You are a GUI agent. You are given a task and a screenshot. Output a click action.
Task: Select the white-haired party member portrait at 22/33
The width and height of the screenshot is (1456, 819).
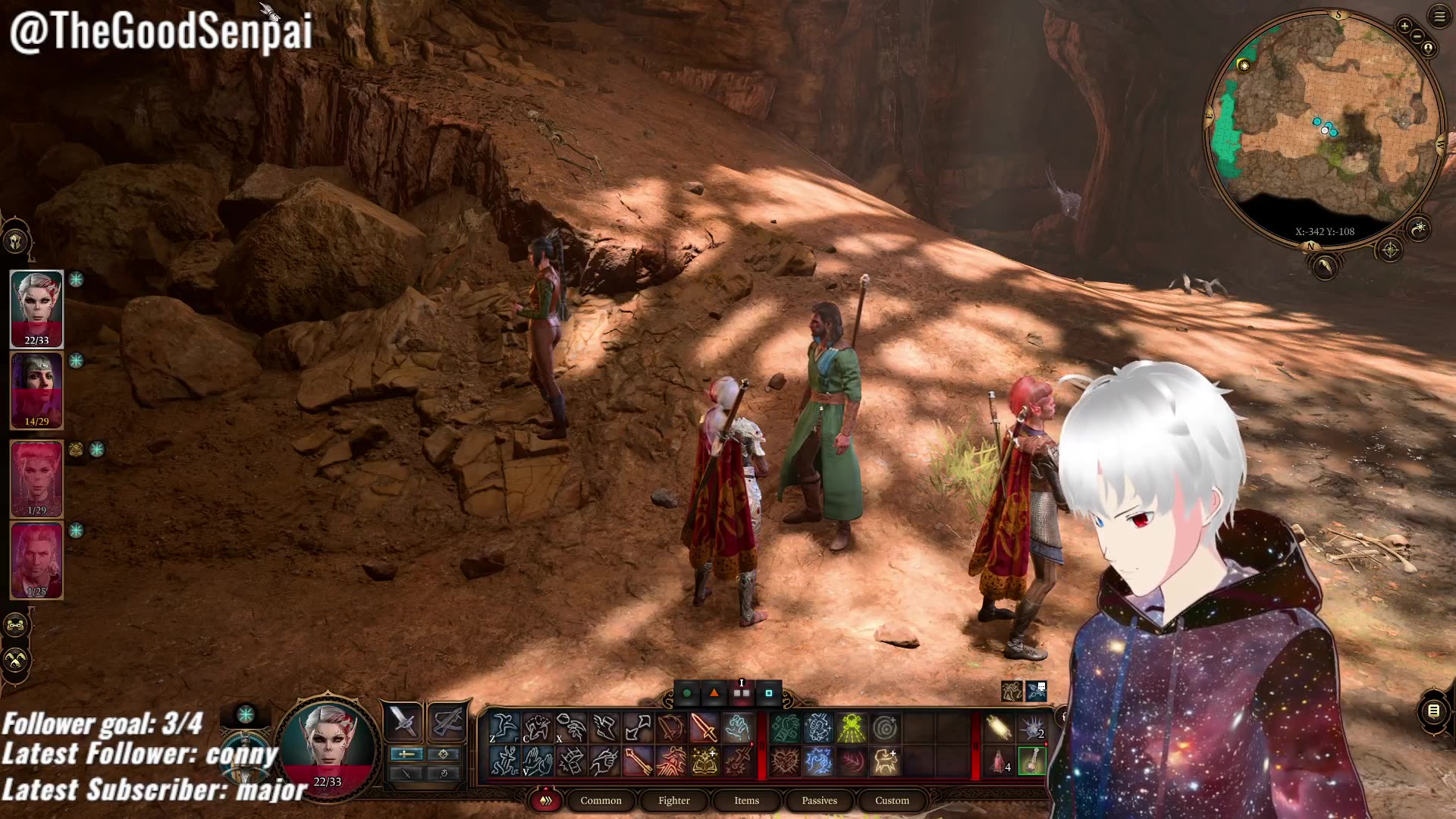coord(36,307)
